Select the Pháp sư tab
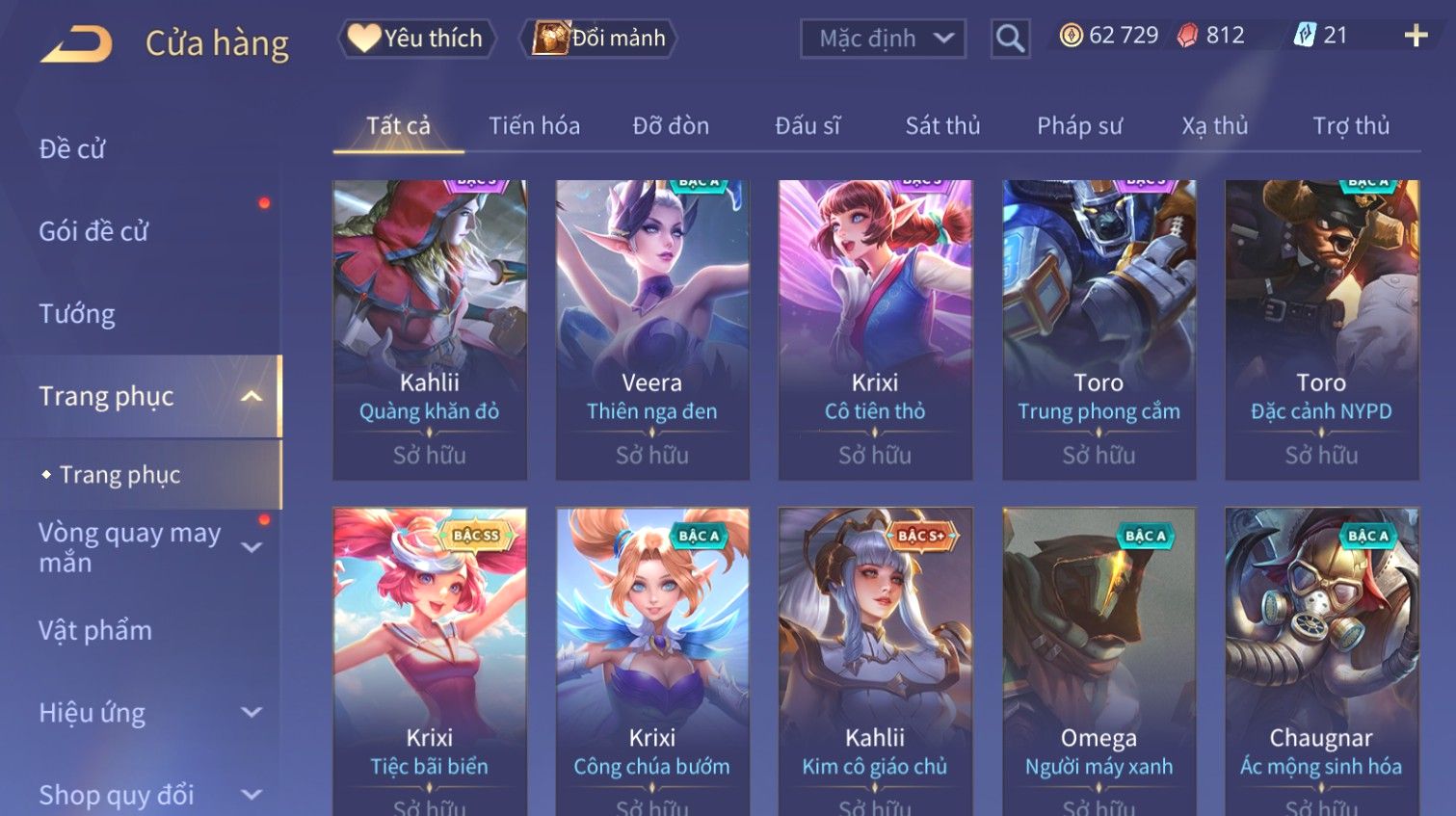 tap(1079, 126)
